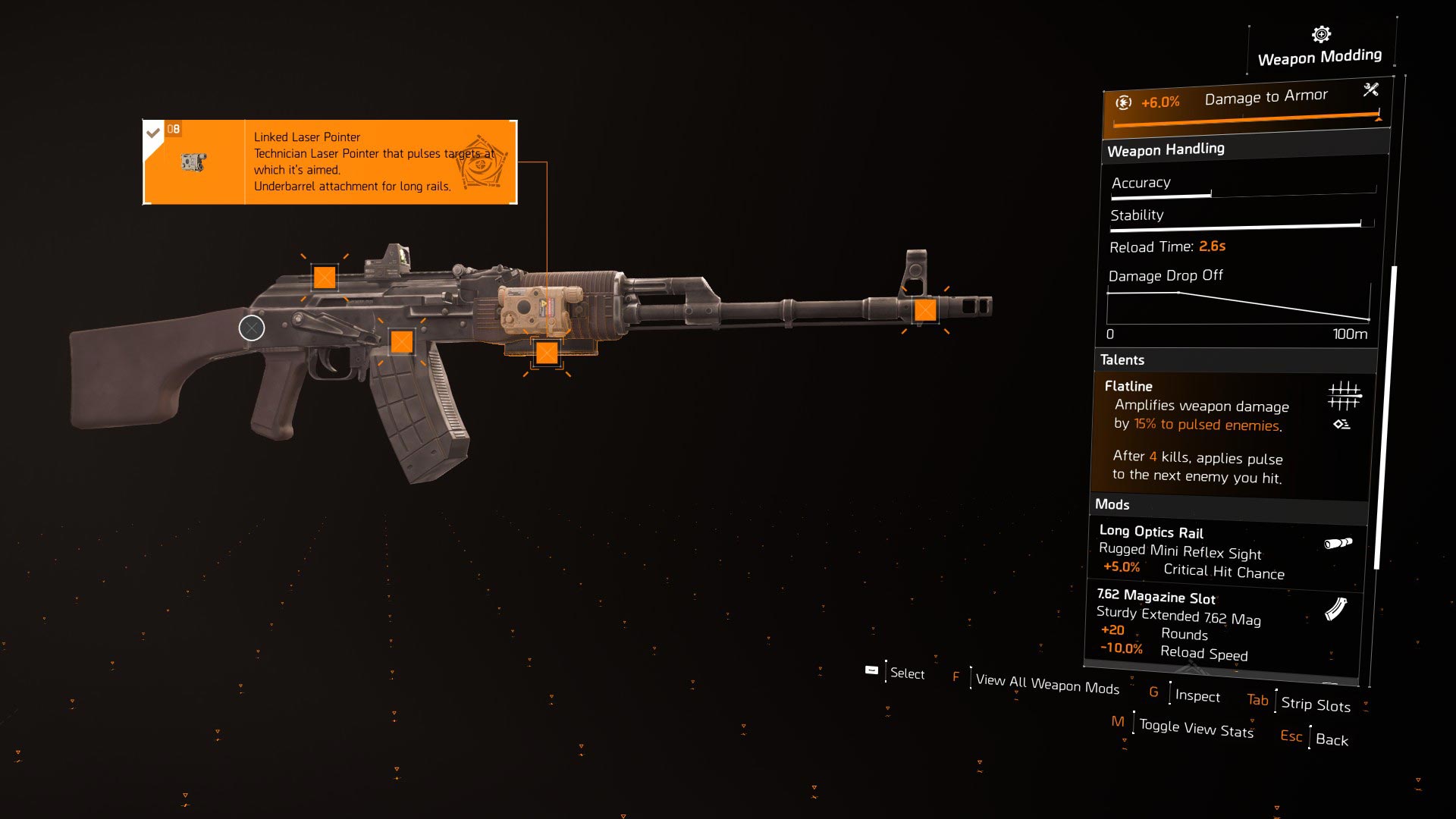The image size is (1456, 819).
Task: Click the underbarrel laser pointer mod slot
Action: point(546,352)
